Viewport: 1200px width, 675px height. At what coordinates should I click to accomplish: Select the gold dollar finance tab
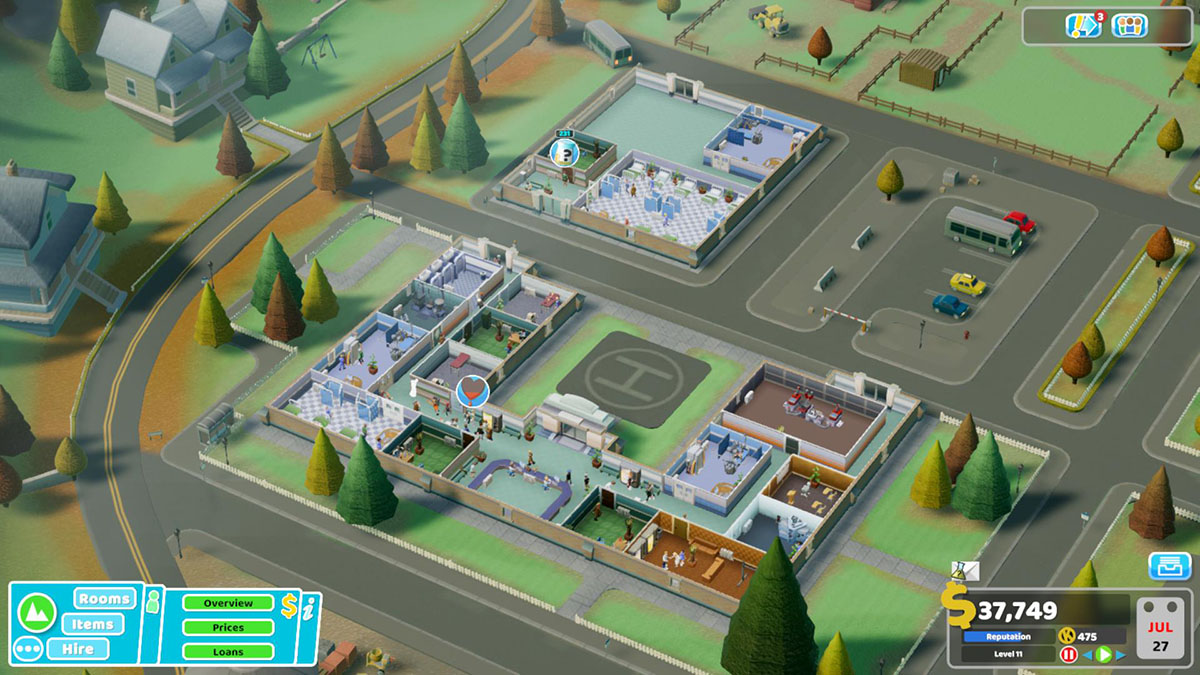point(289,604)
